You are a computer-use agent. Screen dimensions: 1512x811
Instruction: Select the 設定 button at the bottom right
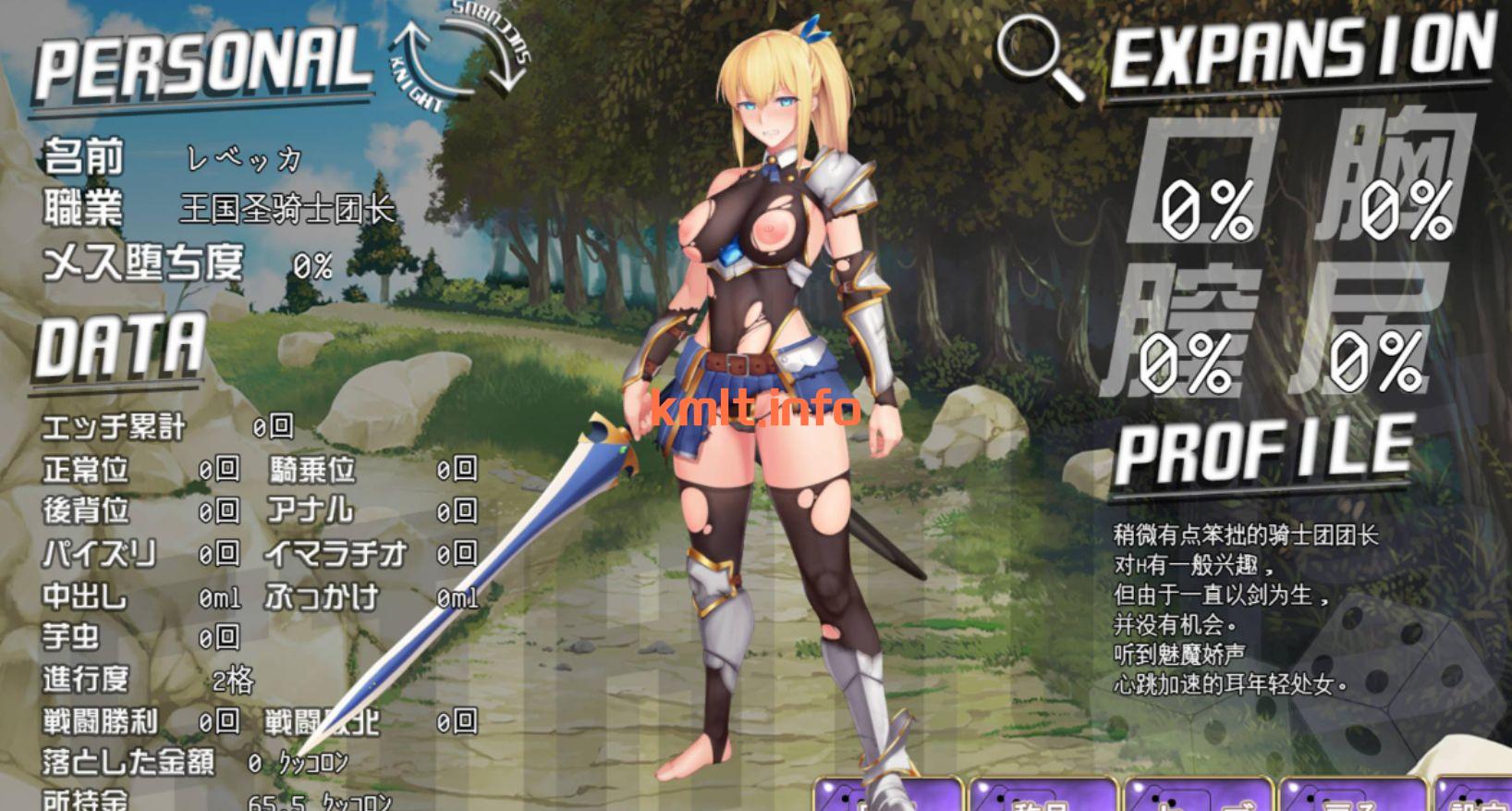pyautogui.click(x=1479, y=797)
